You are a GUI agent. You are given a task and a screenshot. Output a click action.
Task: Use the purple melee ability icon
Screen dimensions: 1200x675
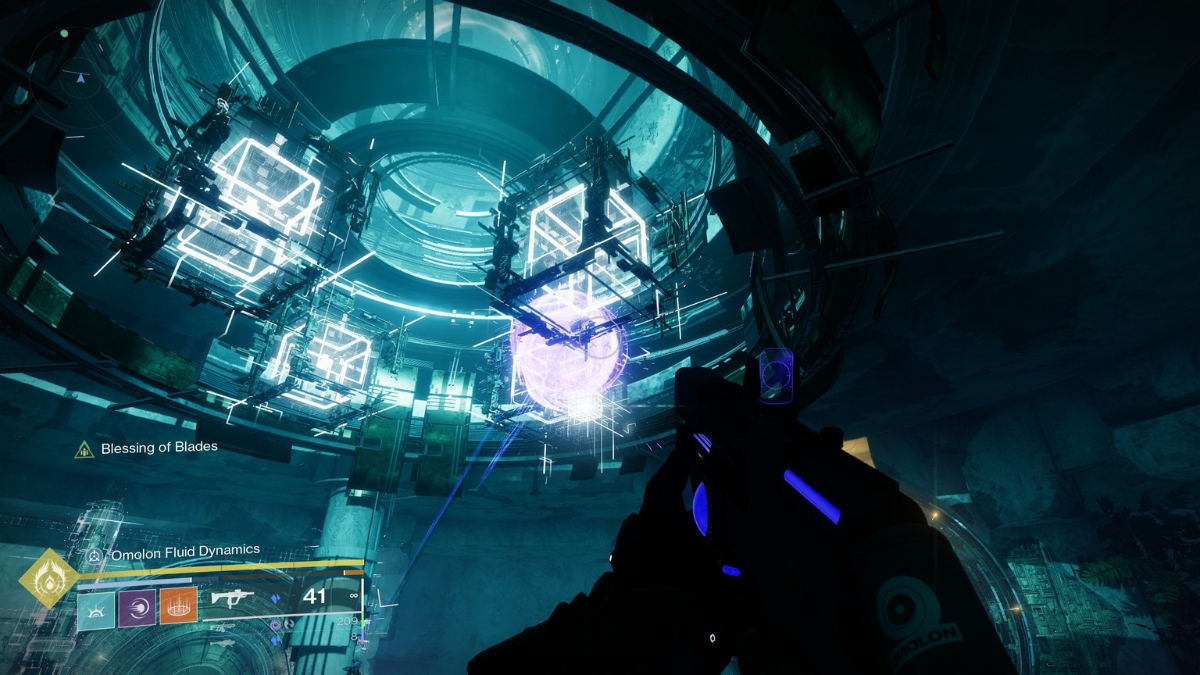[137, 606]
